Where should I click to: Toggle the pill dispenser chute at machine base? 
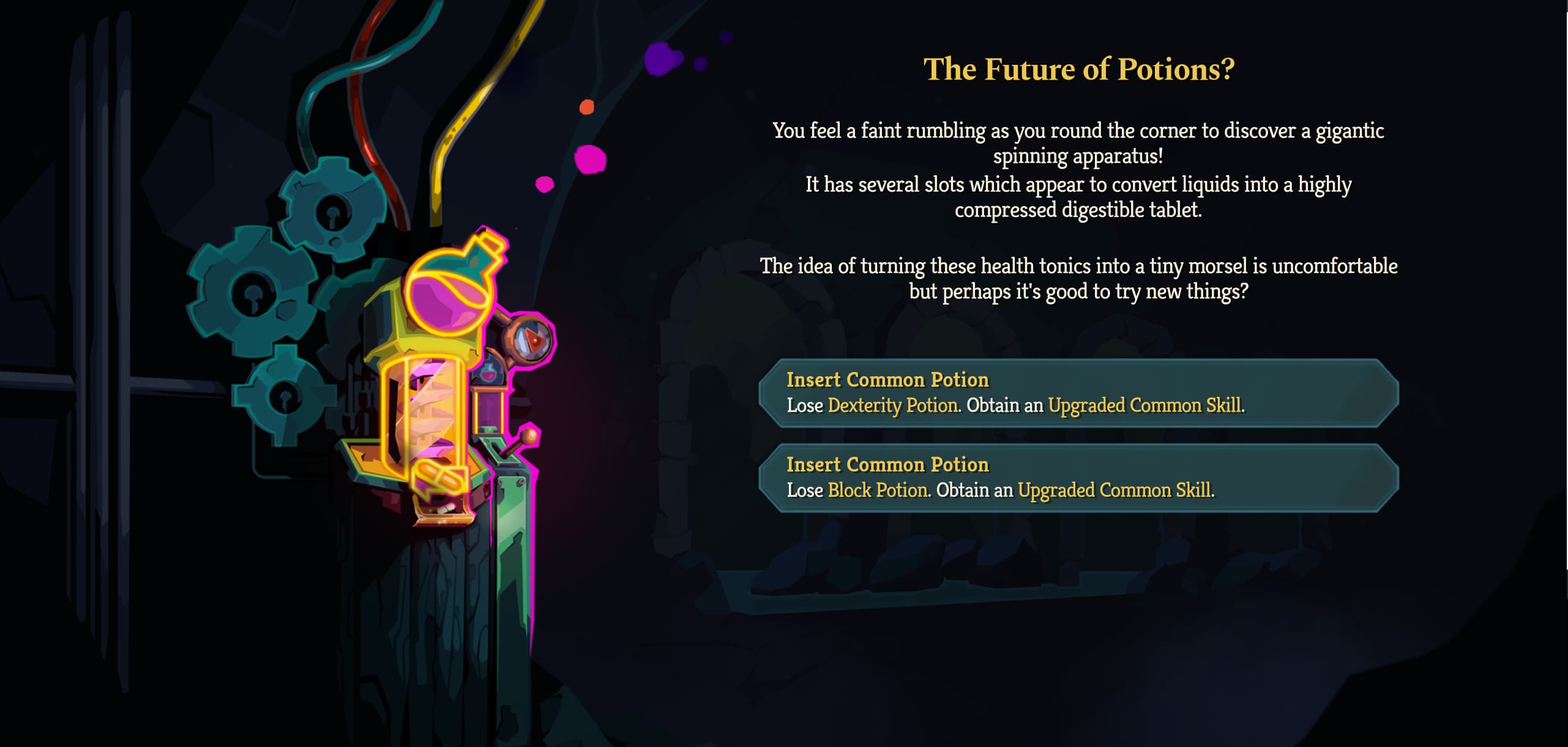443,517
